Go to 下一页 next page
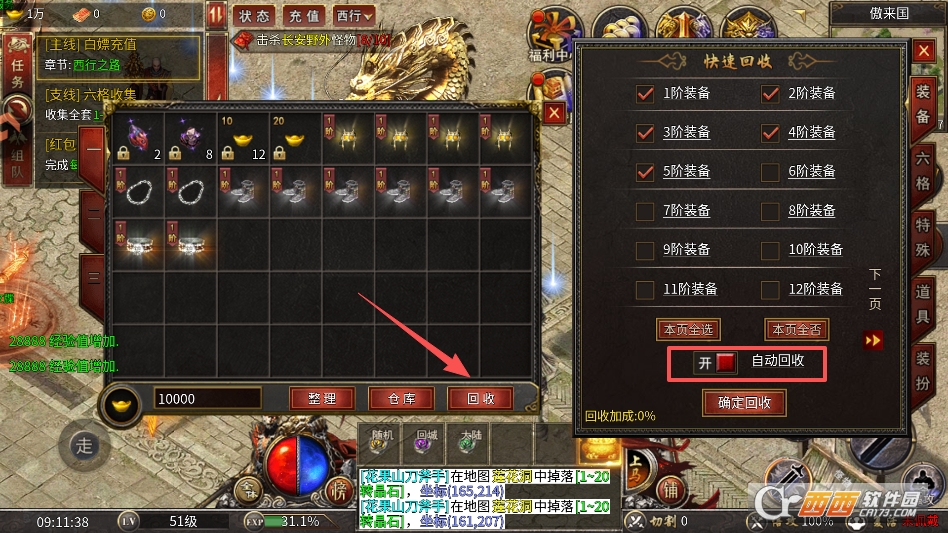The width and height of the screenshot is (948, 533). 875,340
